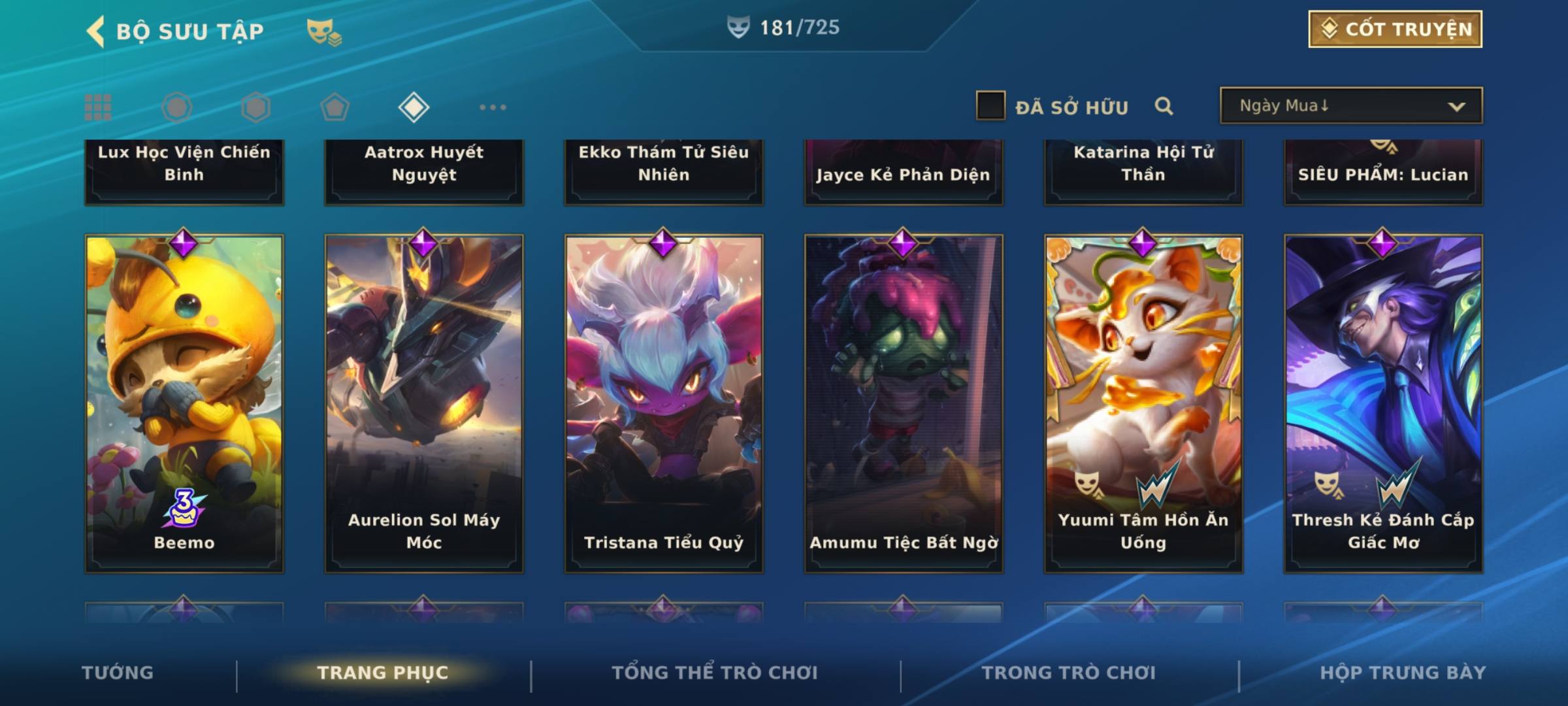Go to Hộp Trưng Bày tab
This screenshot has width=1568, height=706.
click(1403, 673)
